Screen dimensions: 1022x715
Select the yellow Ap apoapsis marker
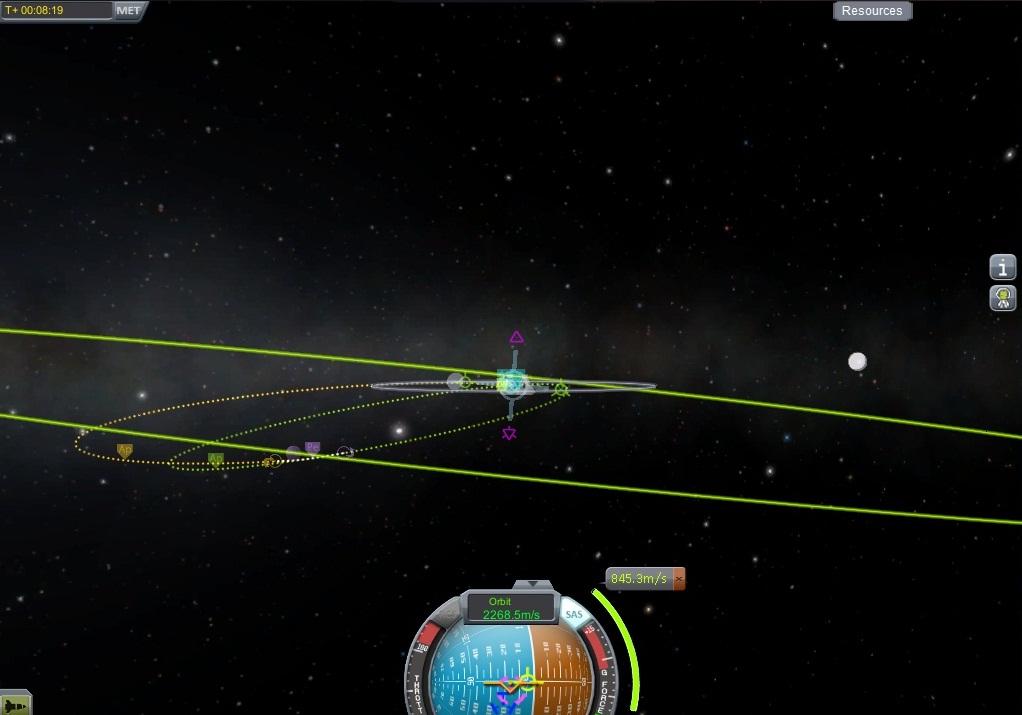(125, 450)
